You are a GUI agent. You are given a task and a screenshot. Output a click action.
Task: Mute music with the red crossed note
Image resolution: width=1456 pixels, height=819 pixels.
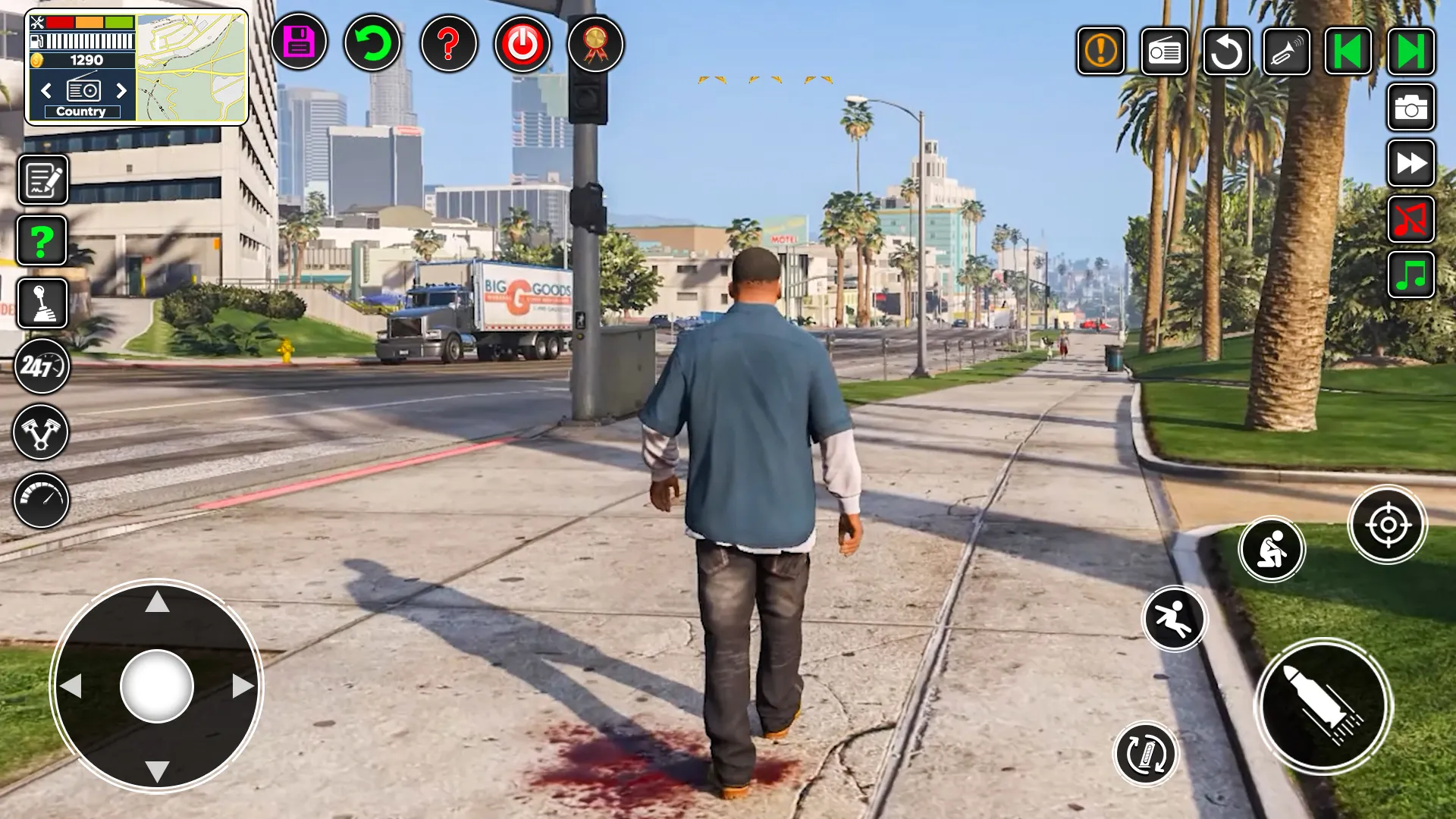[x=1411, y=219]
